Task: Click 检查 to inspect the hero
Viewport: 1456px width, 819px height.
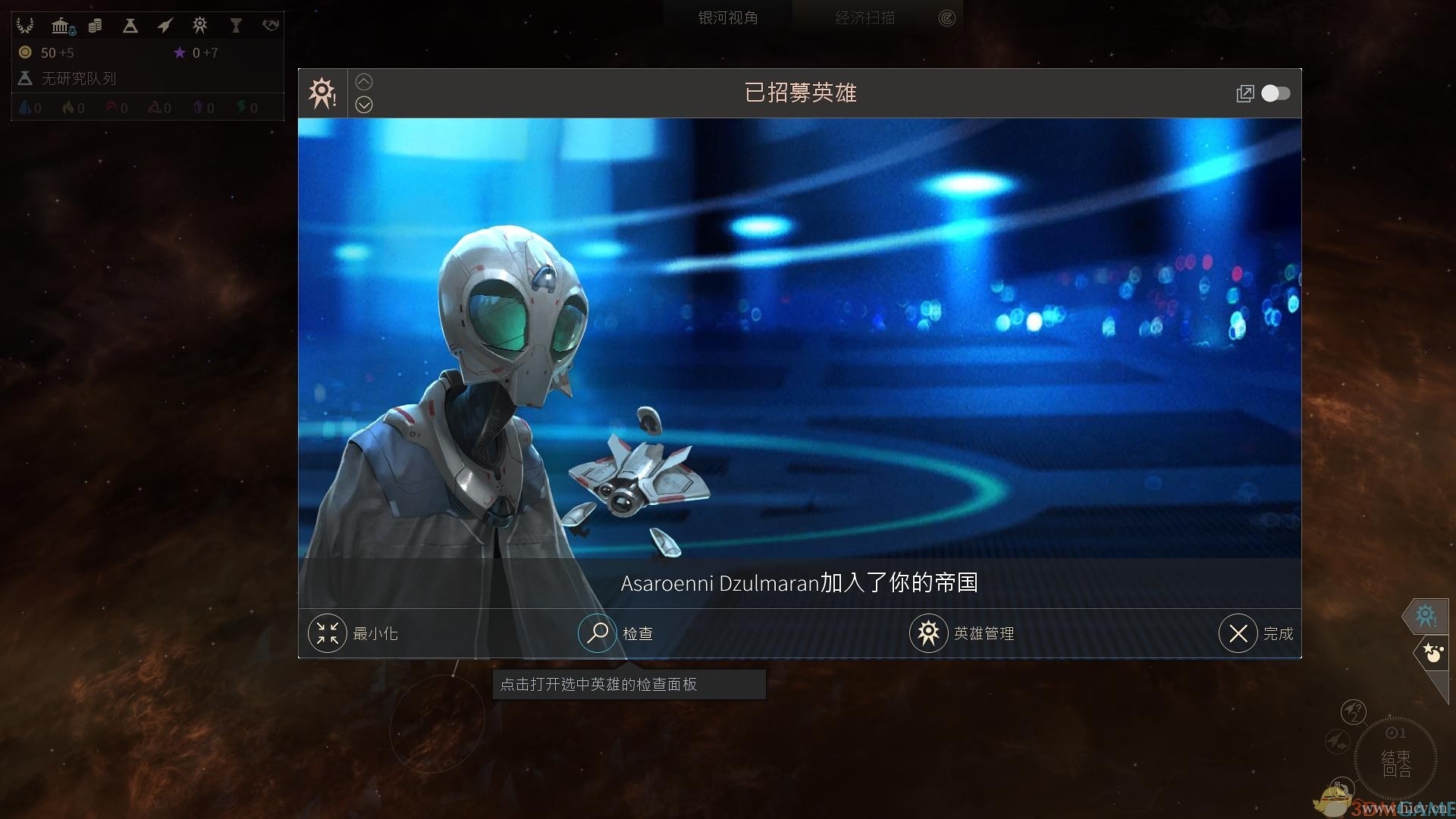Action: pyautogui.click(x=617, y=633)
